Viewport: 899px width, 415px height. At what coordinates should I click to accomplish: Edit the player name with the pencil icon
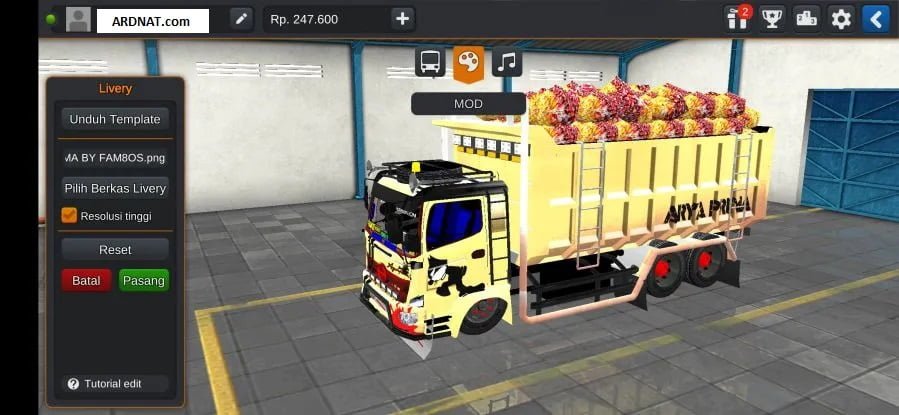[241, 19]
